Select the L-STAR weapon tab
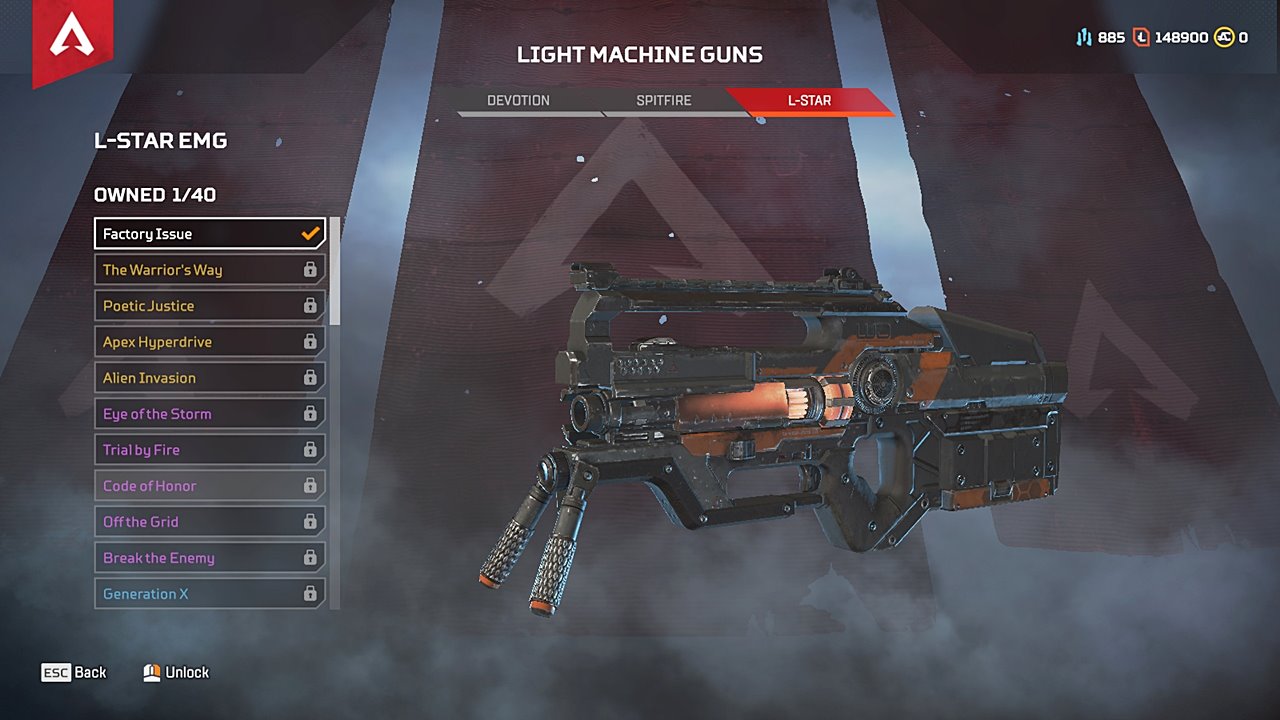Viewport: 1280px width, 720px height. [x=809, y=101]
